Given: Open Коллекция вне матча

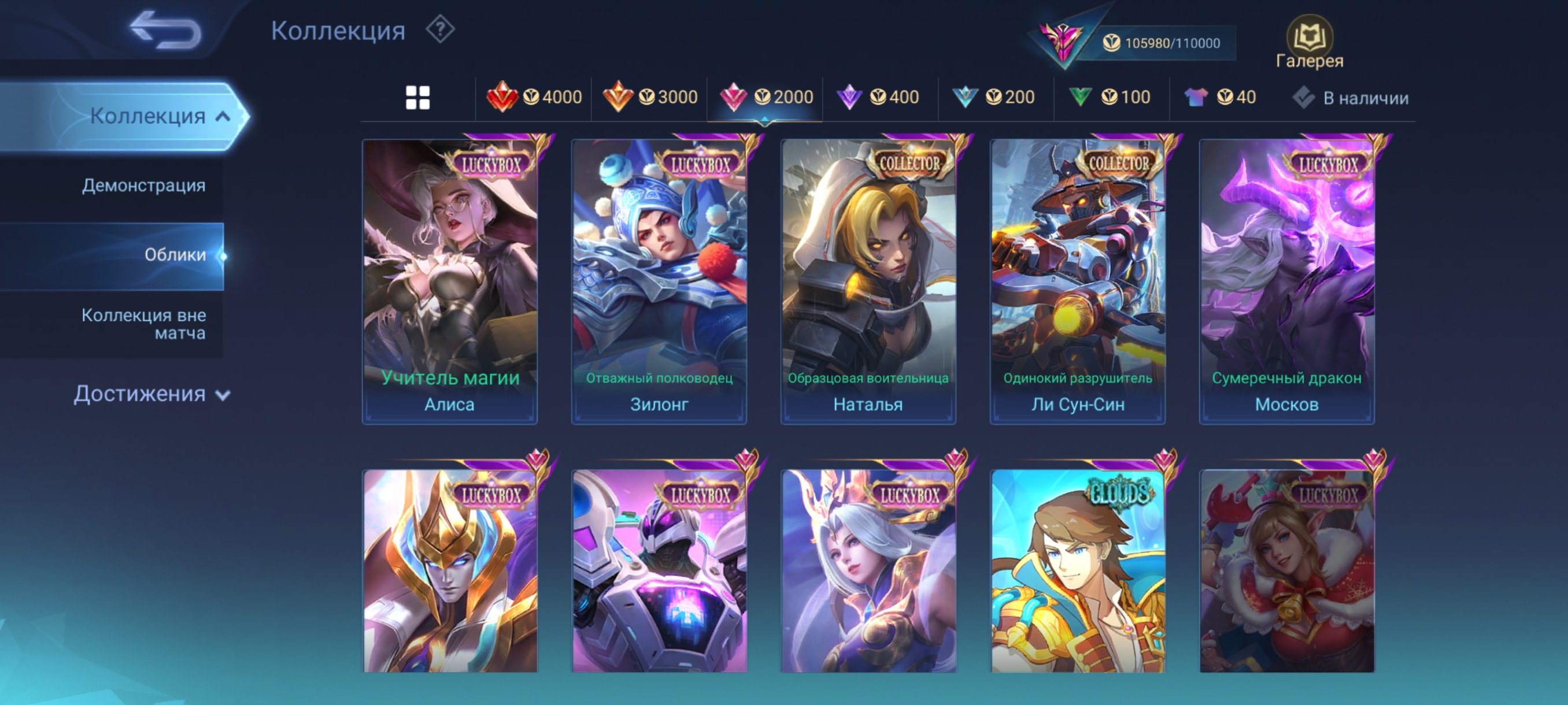Looking at the screenshot, I should (x=145, y=324).
